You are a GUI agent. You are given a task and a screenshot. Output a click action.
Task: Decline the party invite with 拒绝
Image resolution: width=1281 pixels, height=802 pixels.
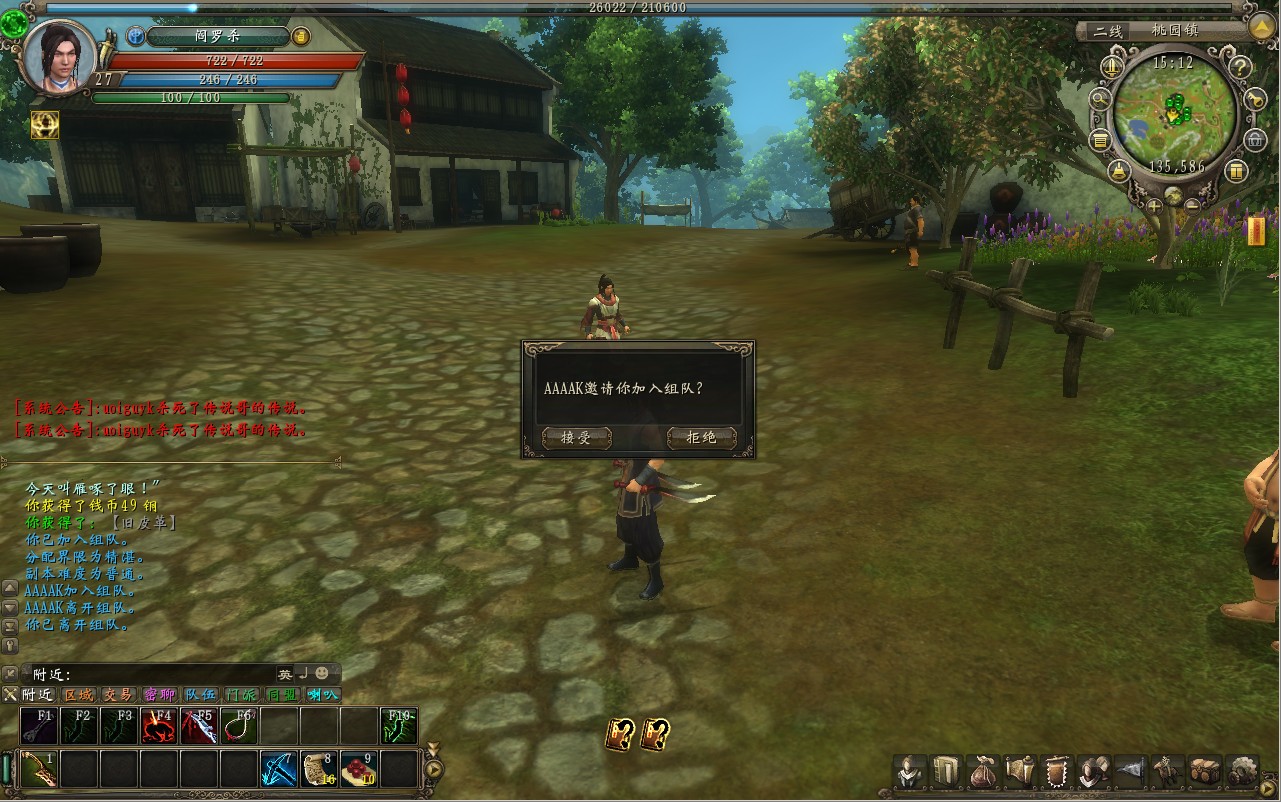[701, 438]
